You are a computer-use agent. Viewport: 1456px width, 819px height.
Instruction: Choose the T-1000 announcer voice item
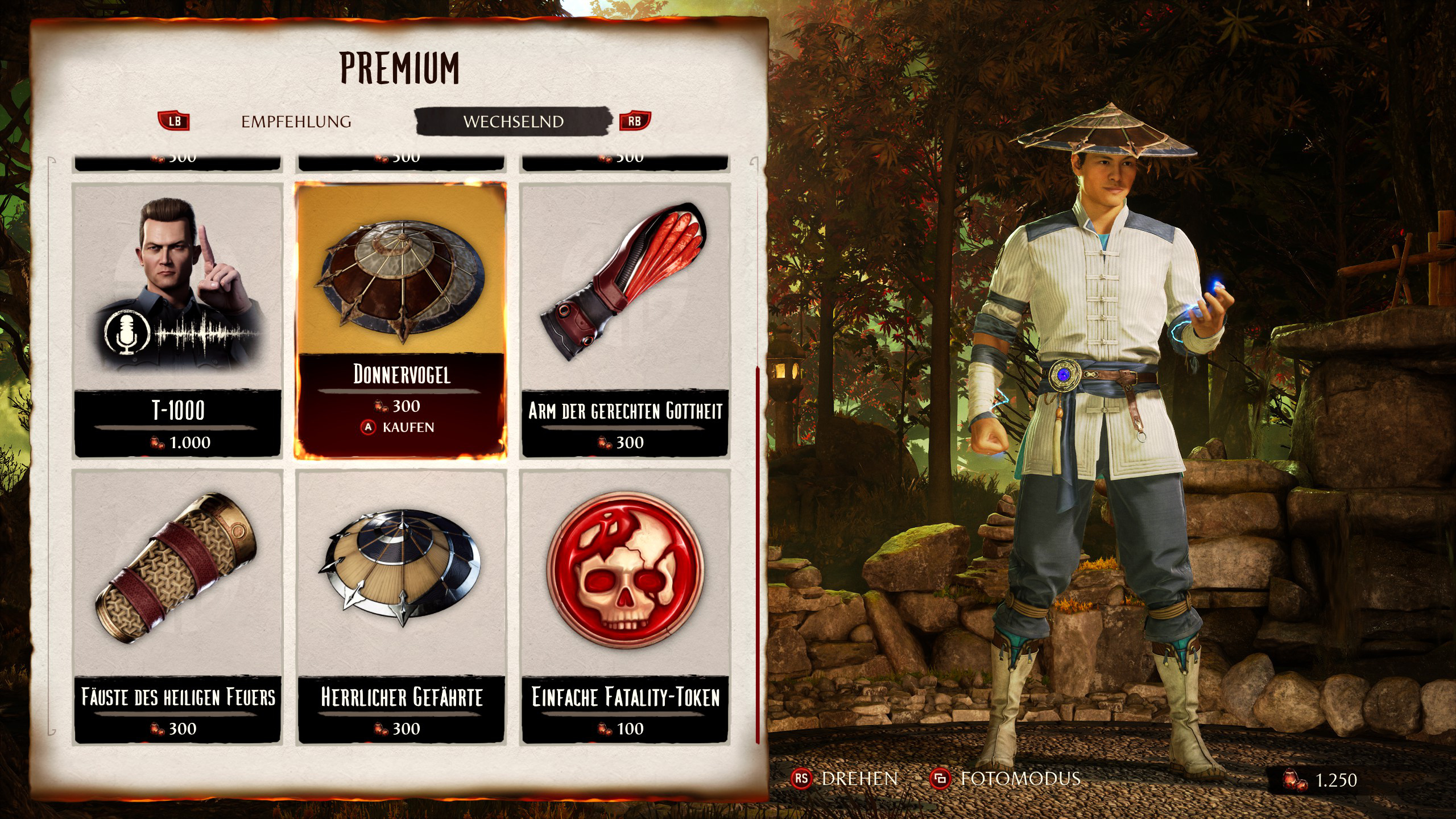click(178, 320)
